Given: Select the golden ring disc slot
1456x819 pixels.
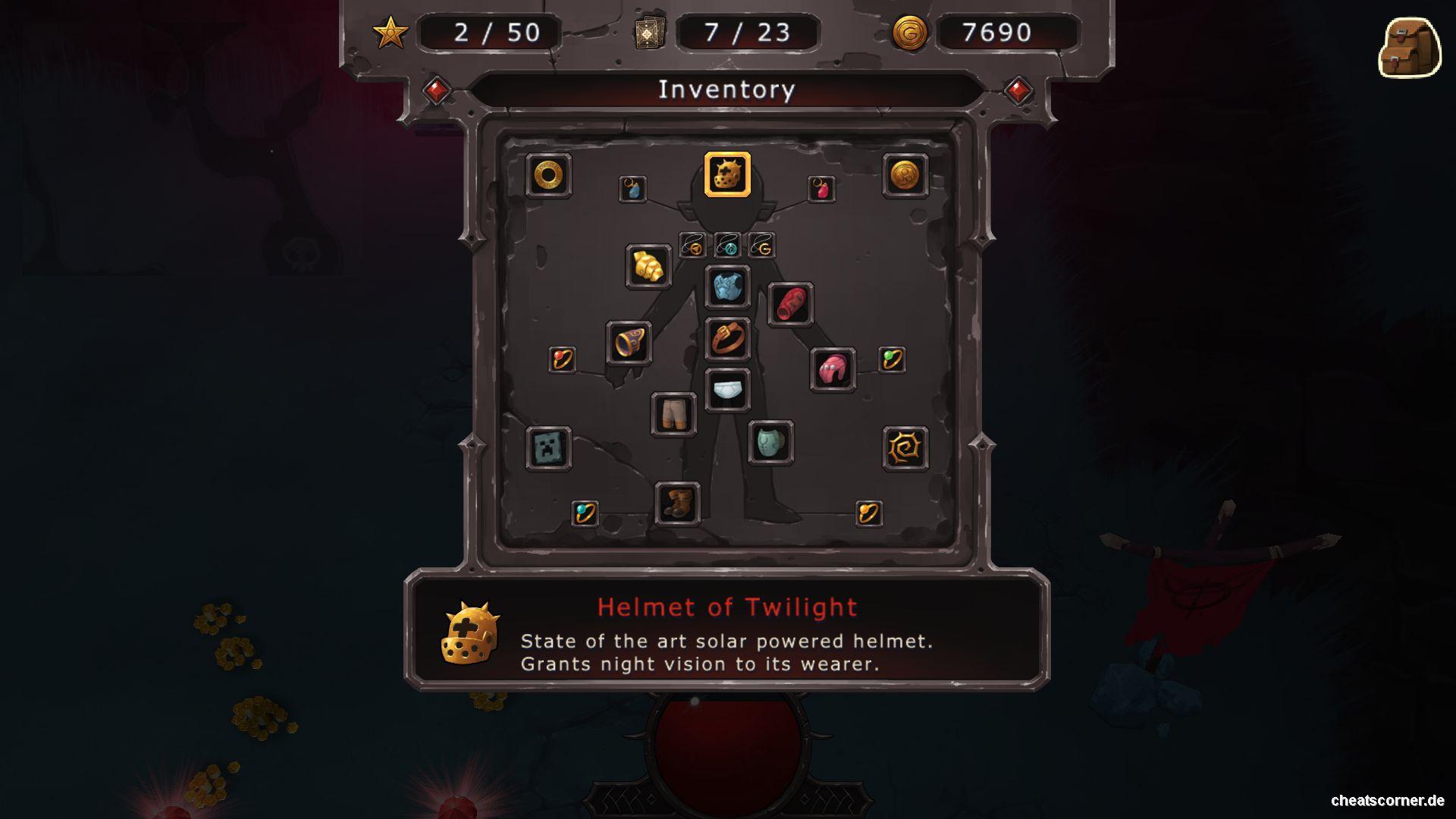Looking at the screenshot, I should pos(548,175).
